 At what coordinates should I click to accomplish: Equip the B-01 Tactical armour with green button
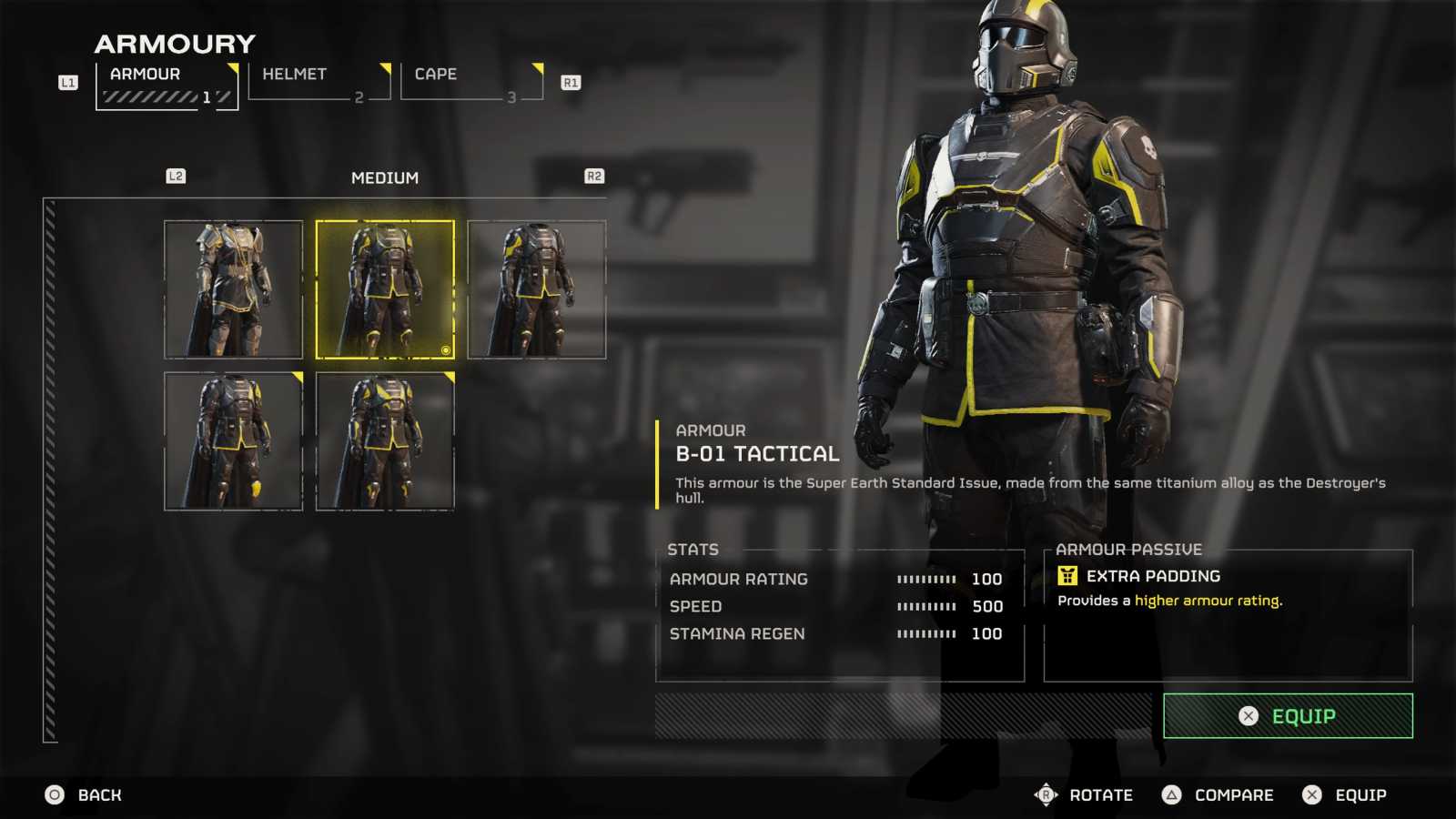click(x=1287, y=716)
